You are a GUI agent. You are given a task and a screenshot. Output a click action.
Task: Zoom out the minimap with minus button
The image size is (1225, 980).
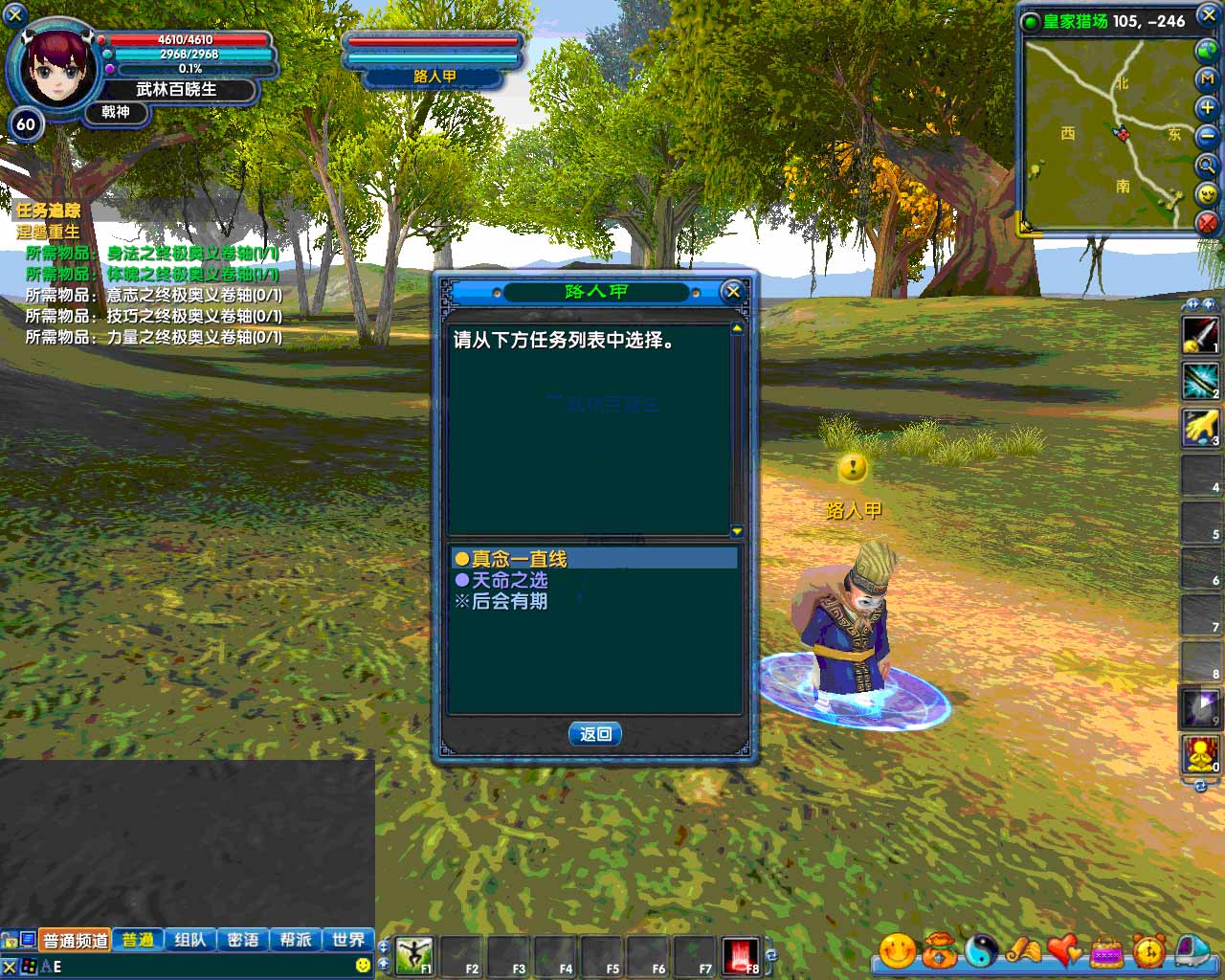[1207, 137]
